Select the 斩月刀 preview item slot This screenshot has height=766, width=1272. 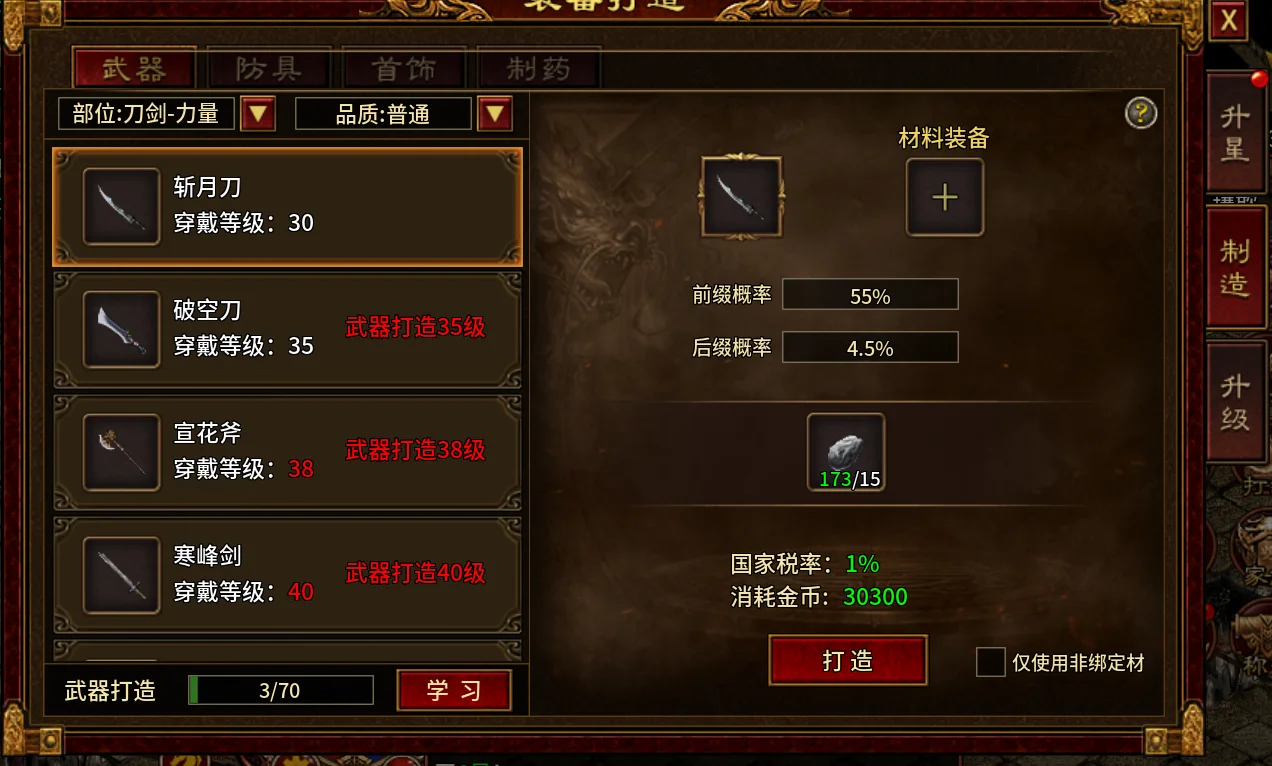point(741,196)
